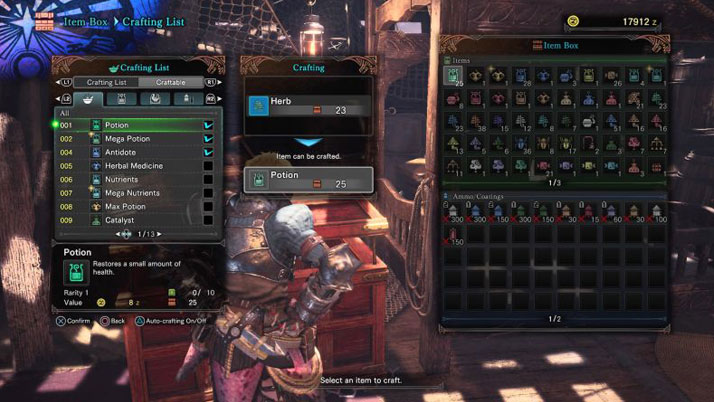Enable auto-crafting for Herbal Medicine

click(208, 166)
